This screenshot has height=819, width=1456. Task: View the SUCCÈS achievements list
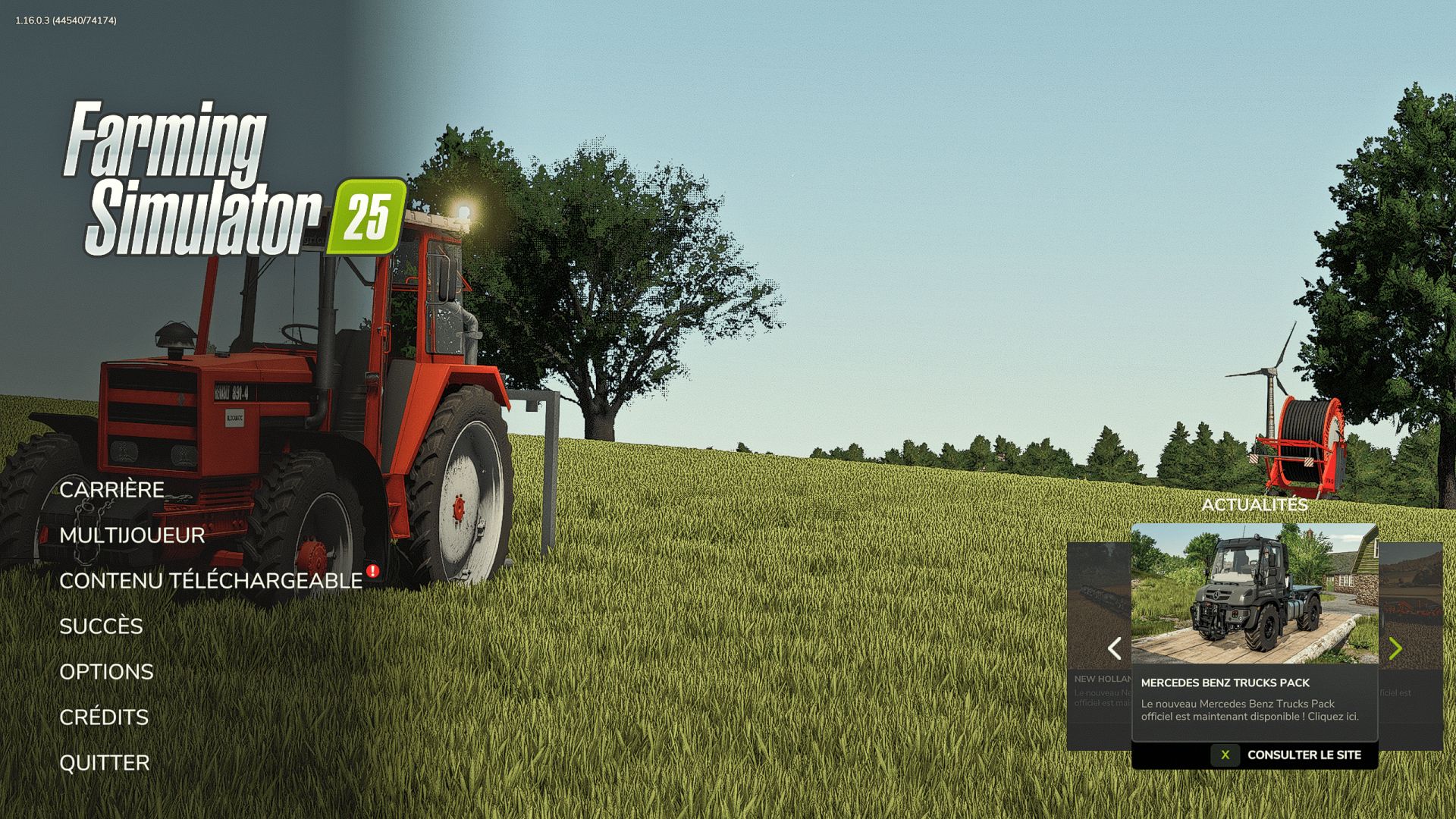102,626
